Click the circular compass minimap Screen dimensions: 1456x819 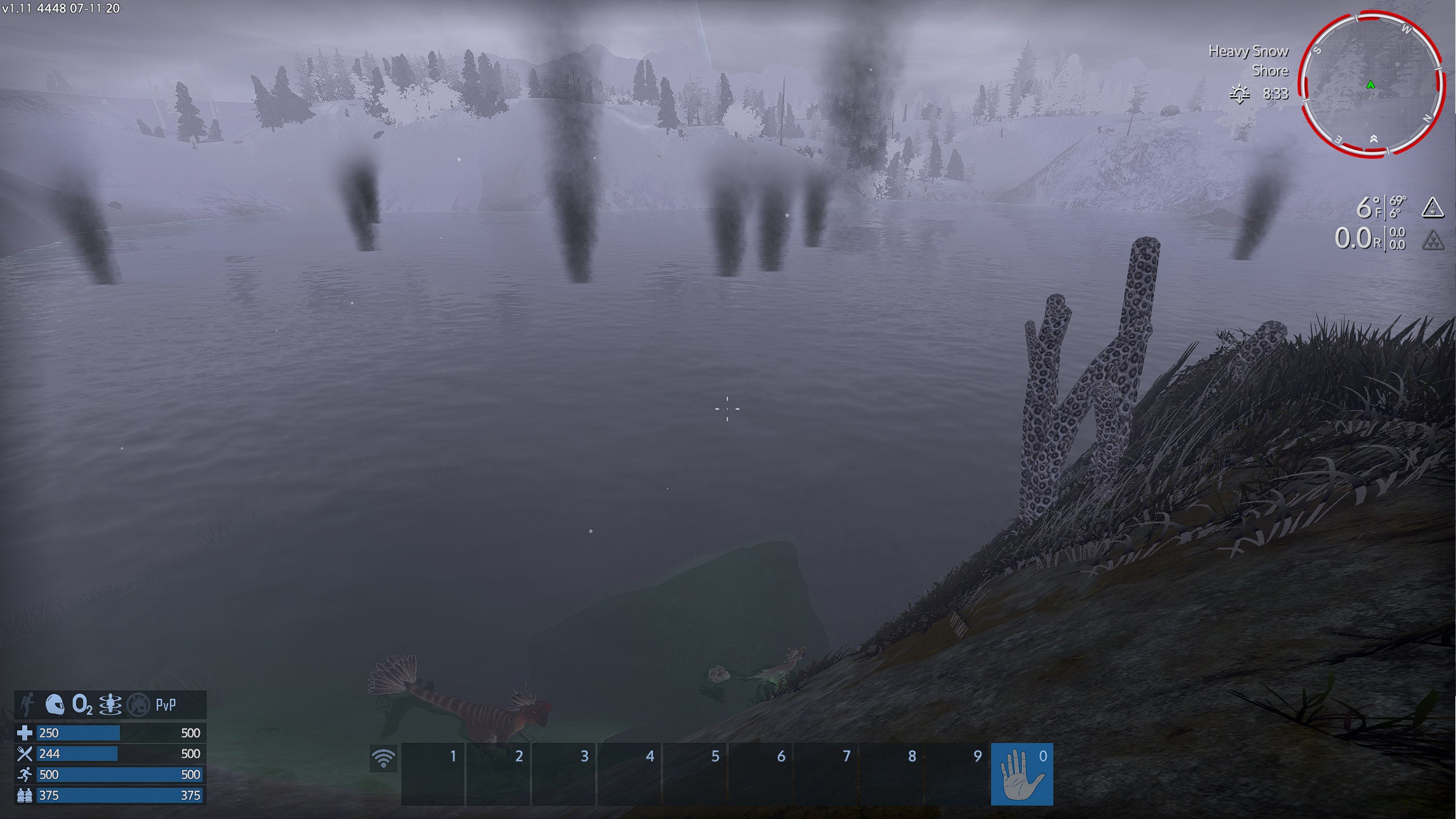point(1371,85)
